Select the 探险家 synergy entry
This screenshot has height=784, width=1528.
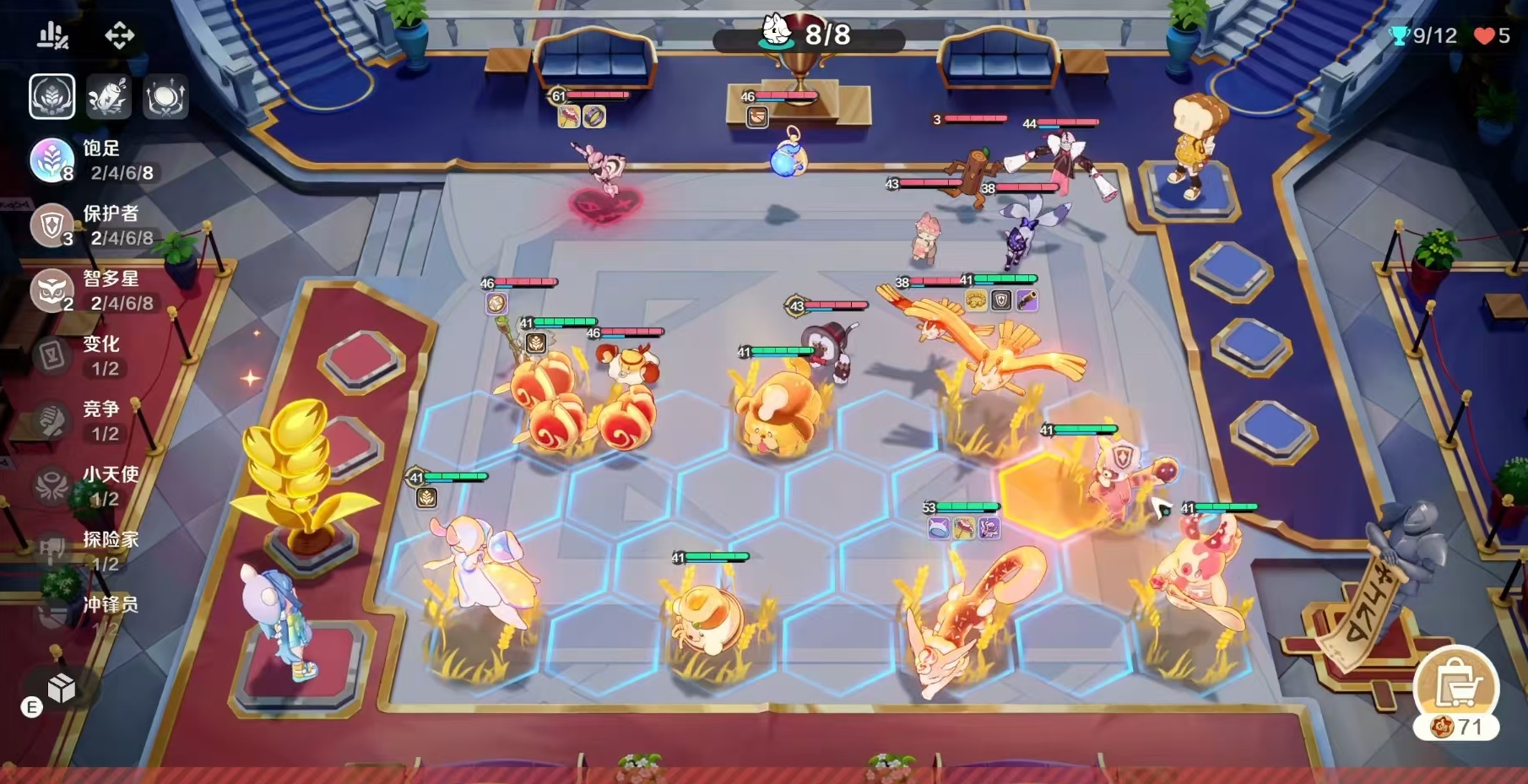pos(84,550)
